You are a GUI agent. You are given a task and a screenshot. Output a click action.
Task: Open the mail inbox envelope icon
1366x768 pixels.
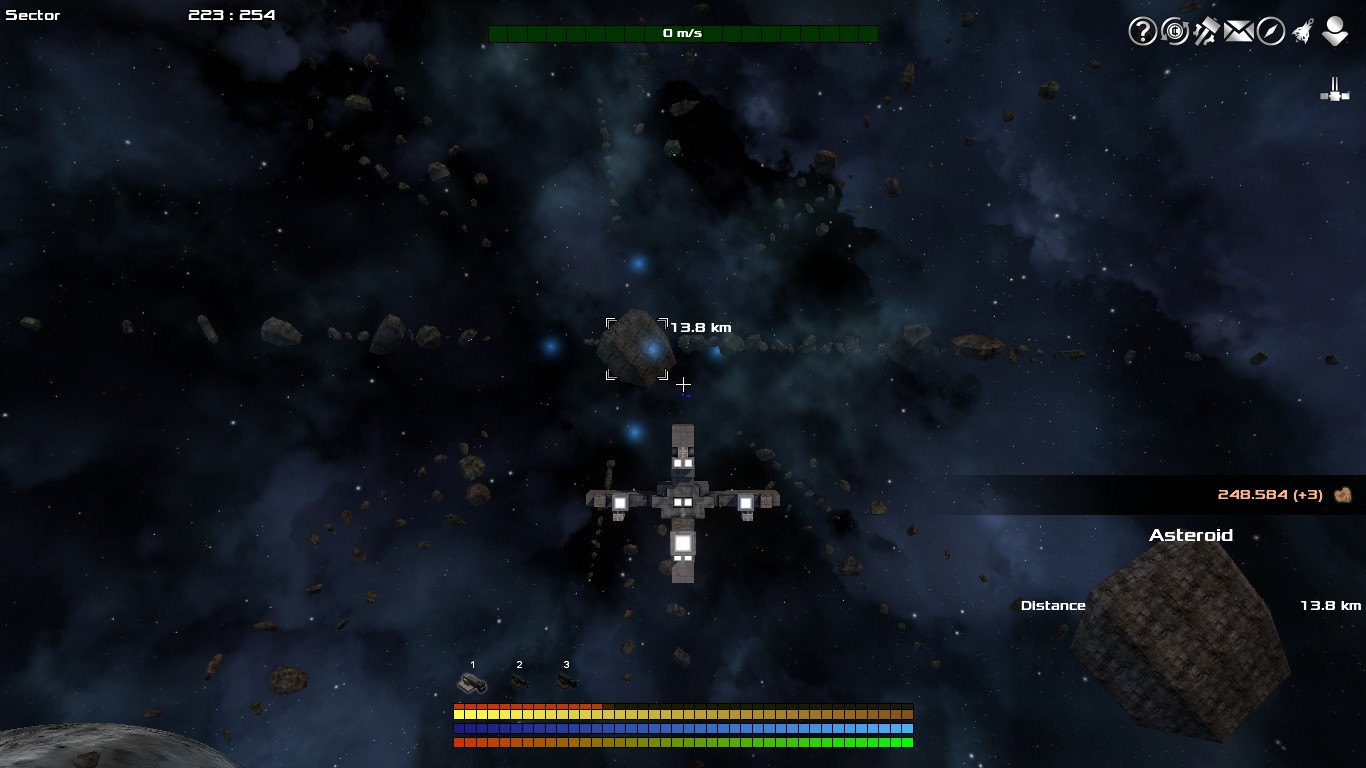click(1236, 31)
